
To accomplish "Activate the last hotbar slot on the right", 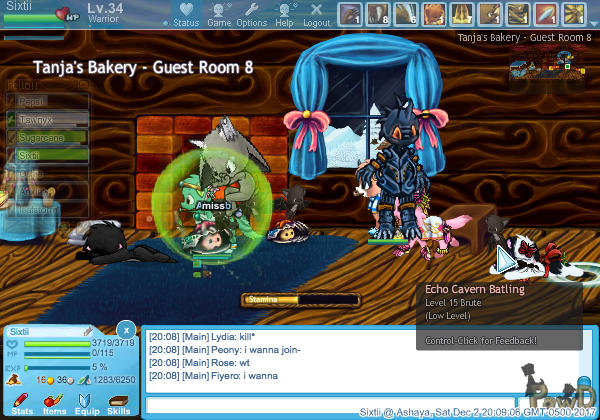I will click(x=573, y=14).
